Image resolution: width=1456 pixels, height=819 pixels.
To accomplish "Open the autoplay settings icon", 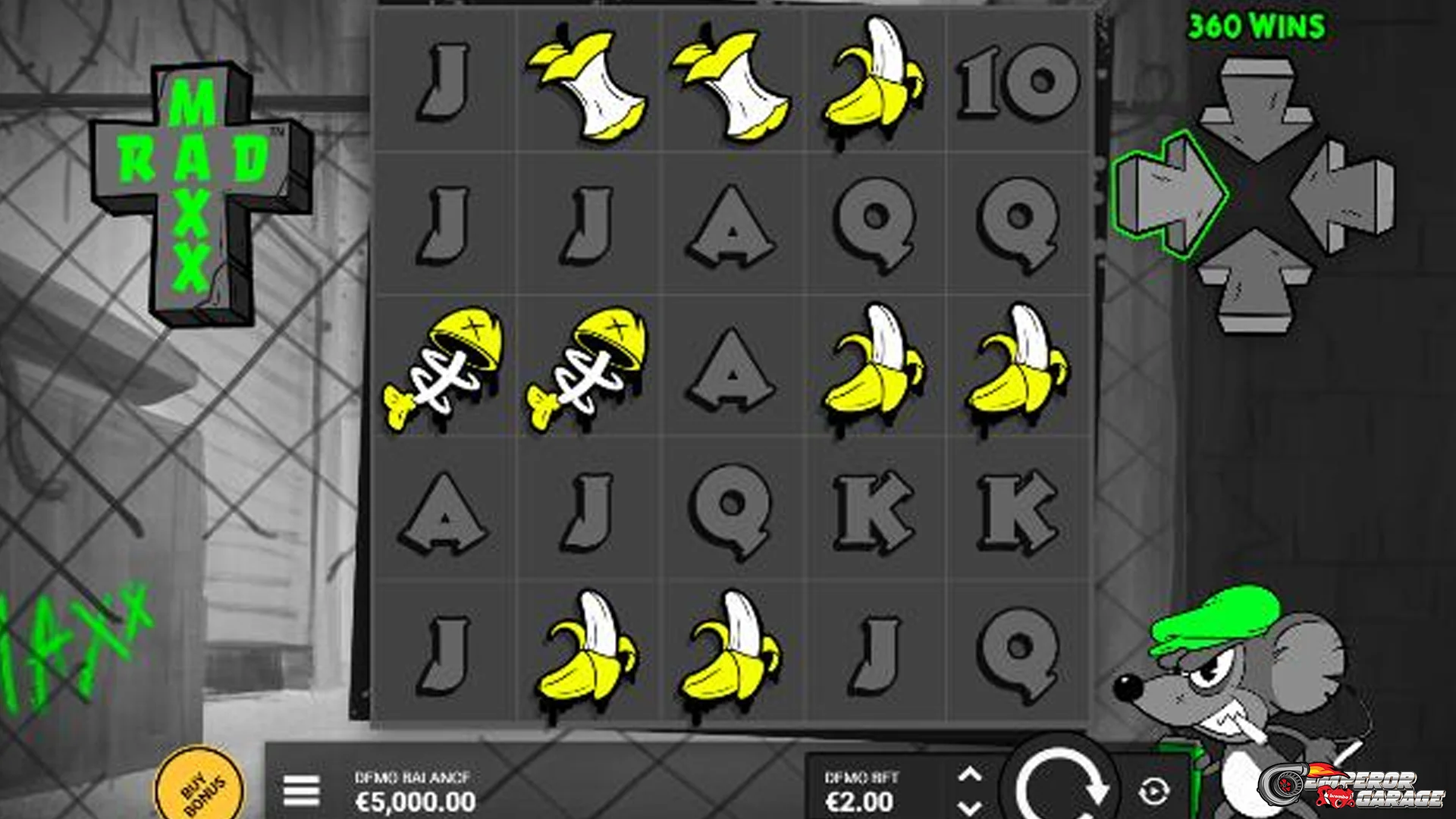I will pos(1153,792).
